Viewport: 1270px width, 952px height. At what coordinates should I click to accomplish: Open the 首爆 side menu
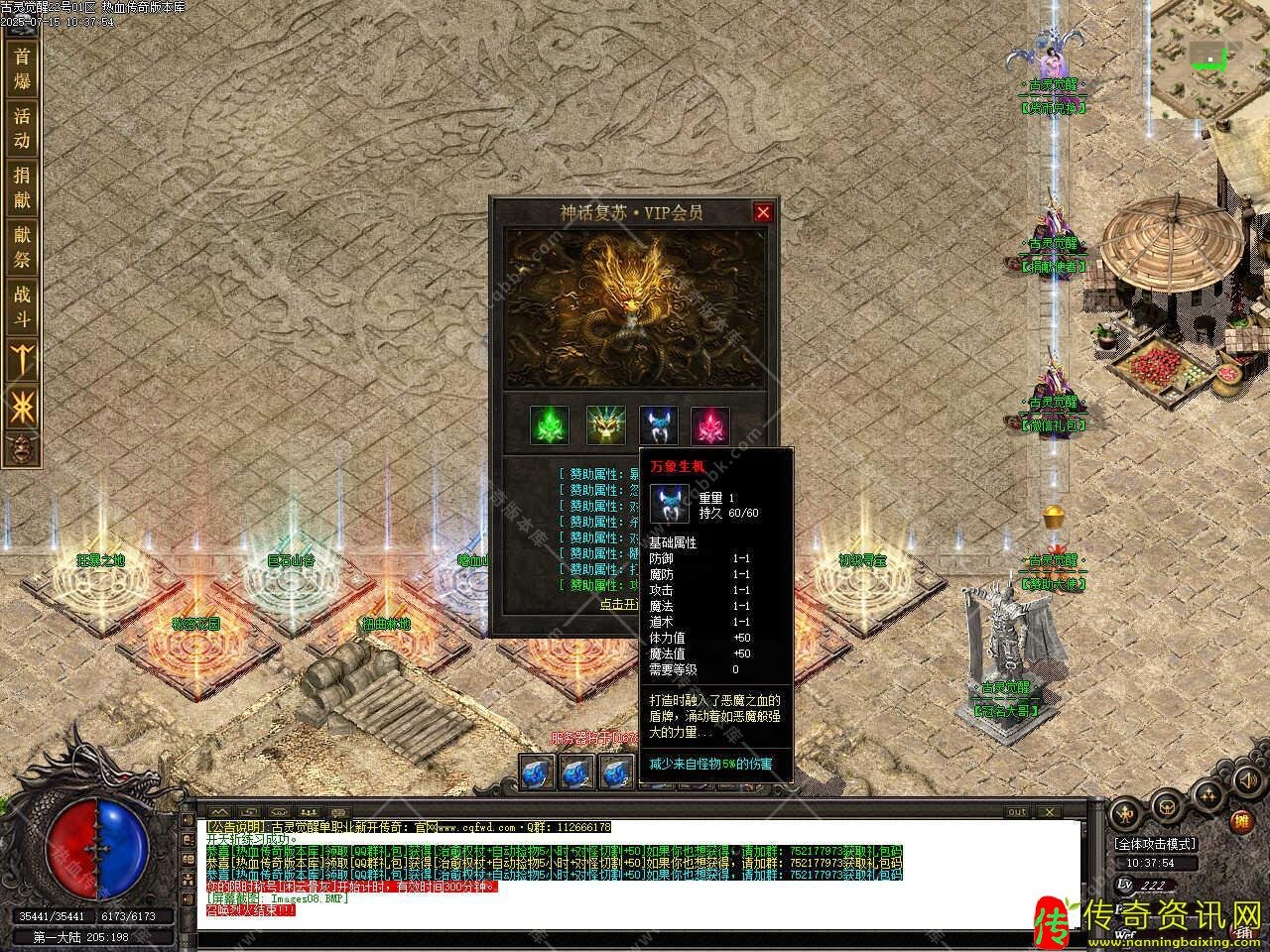[x=22, y=67]
